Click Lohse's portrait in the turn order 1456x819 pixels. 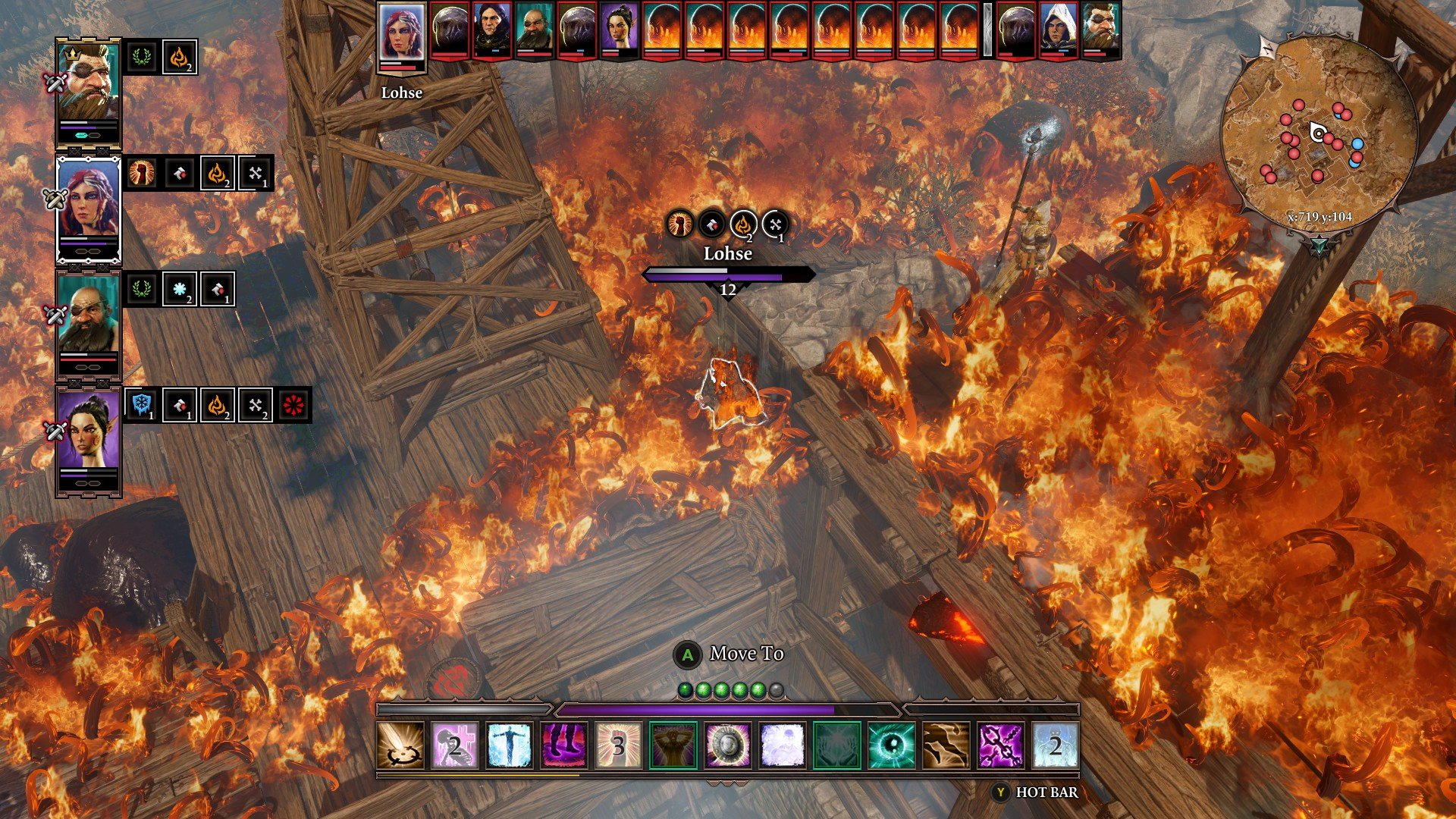tap(402, 33)
